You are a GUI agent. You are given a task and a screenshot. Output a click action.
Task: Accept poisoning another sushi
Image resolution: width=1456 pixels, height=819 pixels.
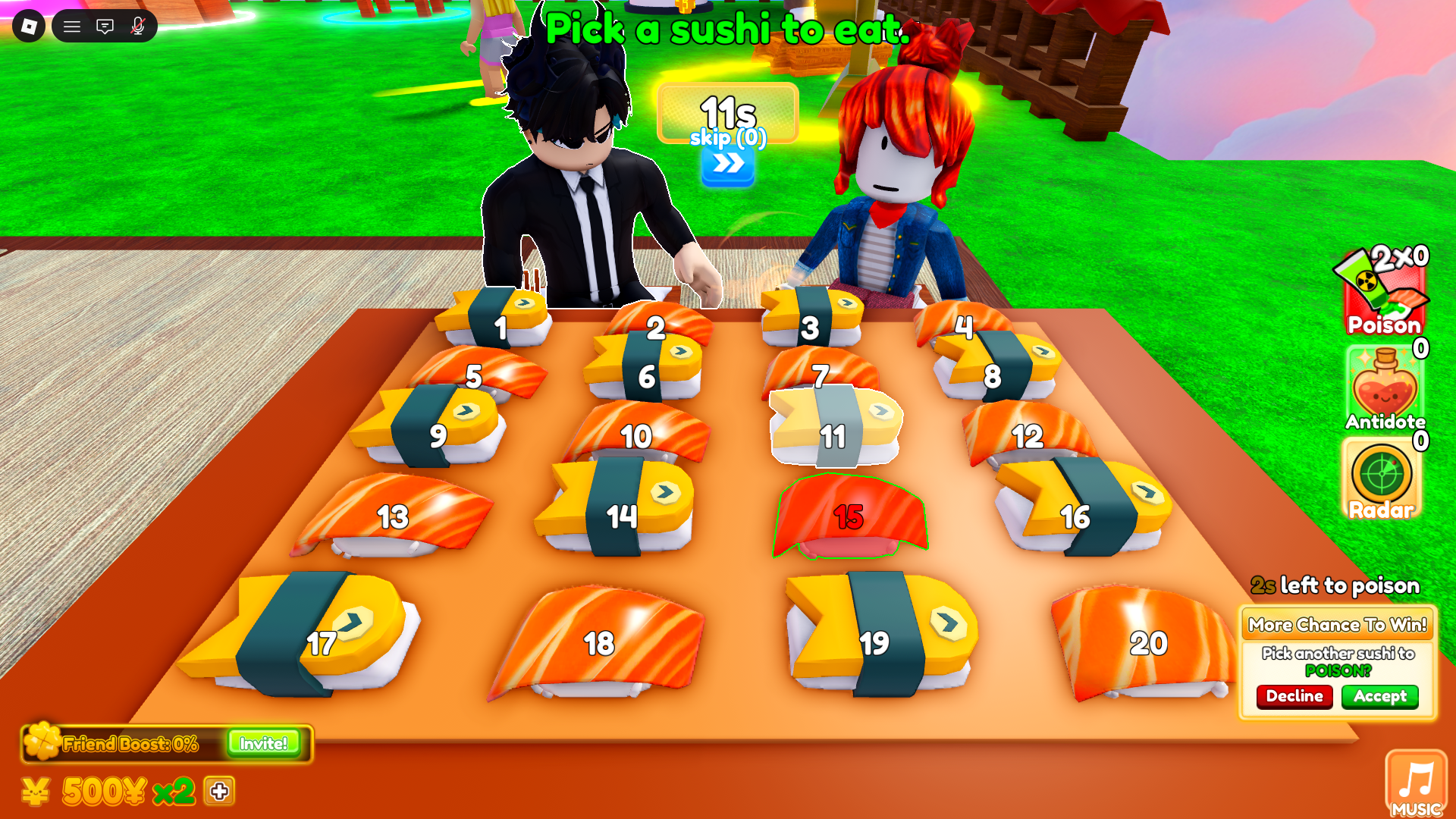[x=1379, y=697]
